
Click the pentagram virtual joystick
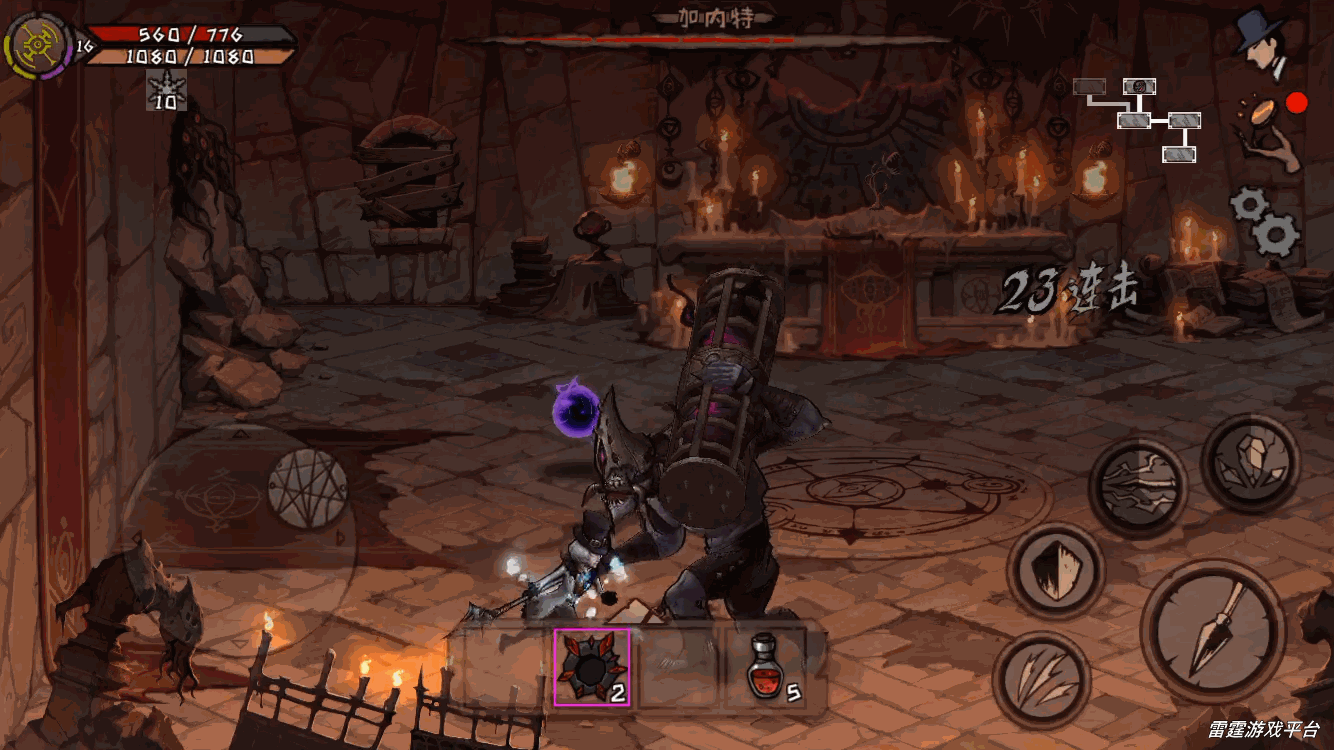click(x=309, y=487)
